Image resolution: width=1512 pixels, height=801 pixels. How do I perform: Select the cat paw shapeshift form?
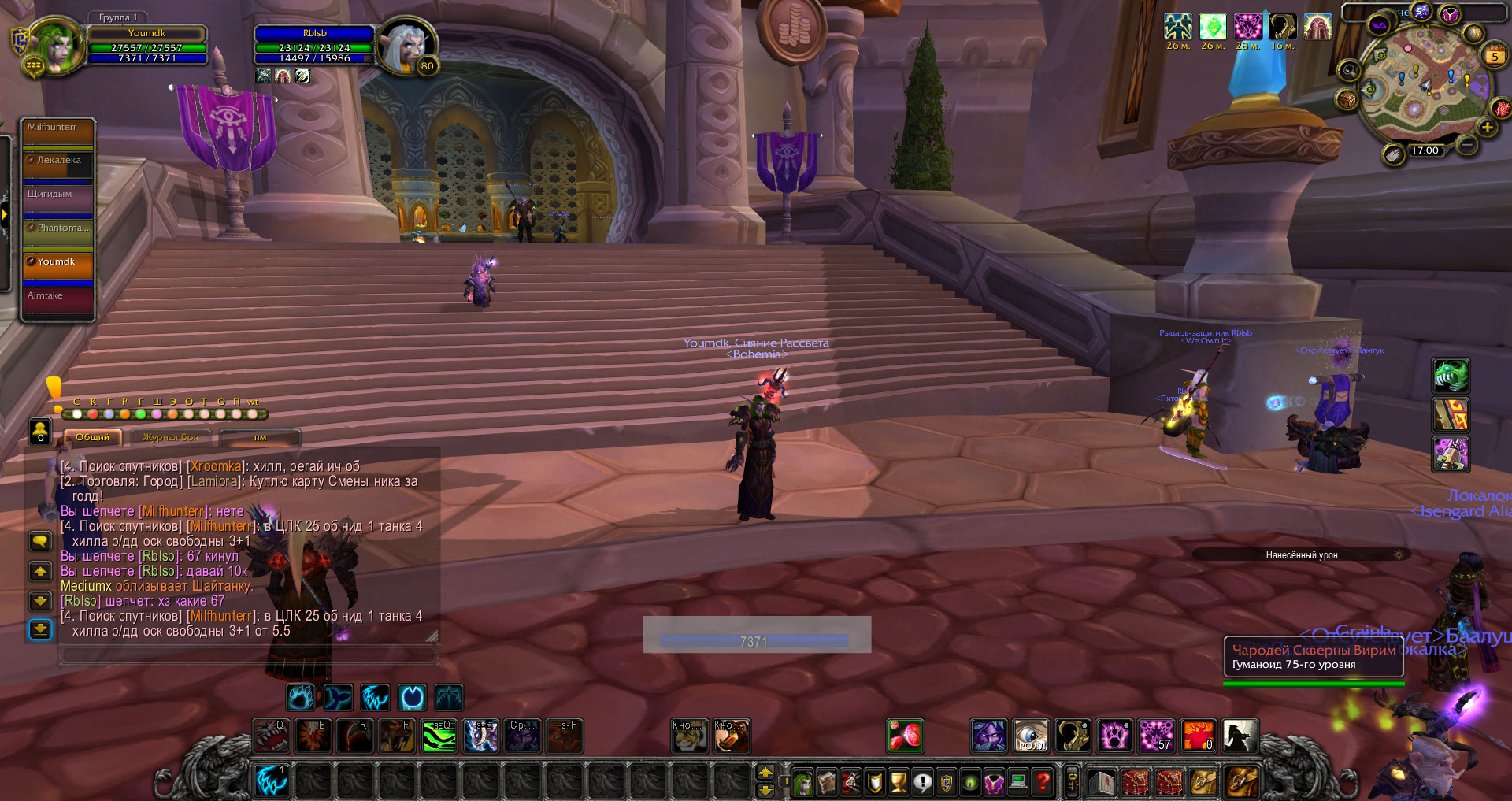click(x=302, y=697)
